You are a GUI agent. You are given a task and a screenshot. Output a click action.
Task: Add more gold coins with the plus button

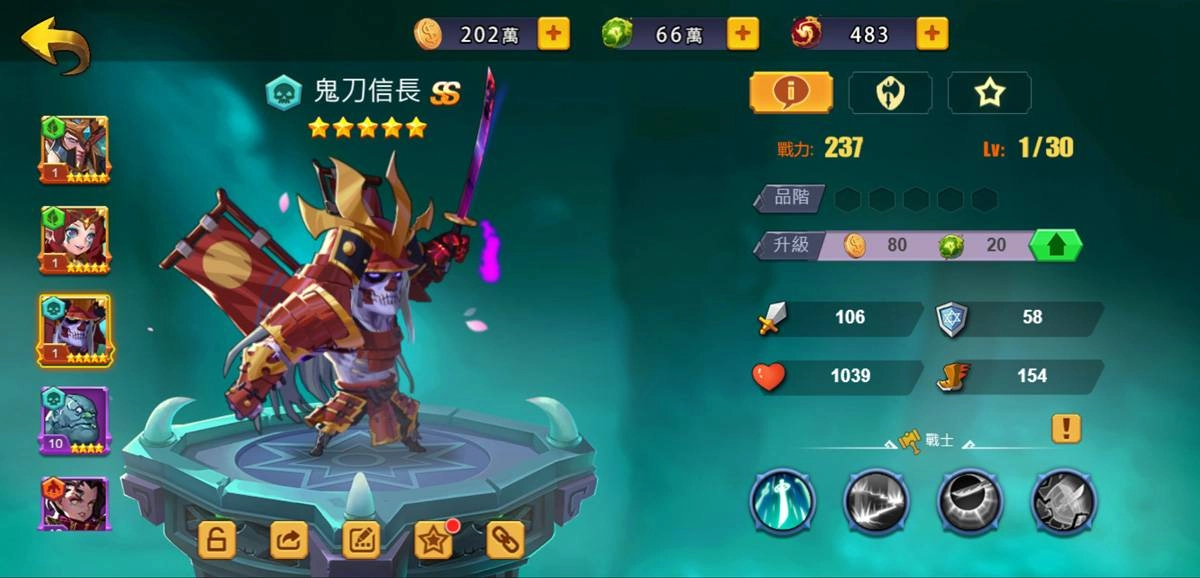click(553, 34)
